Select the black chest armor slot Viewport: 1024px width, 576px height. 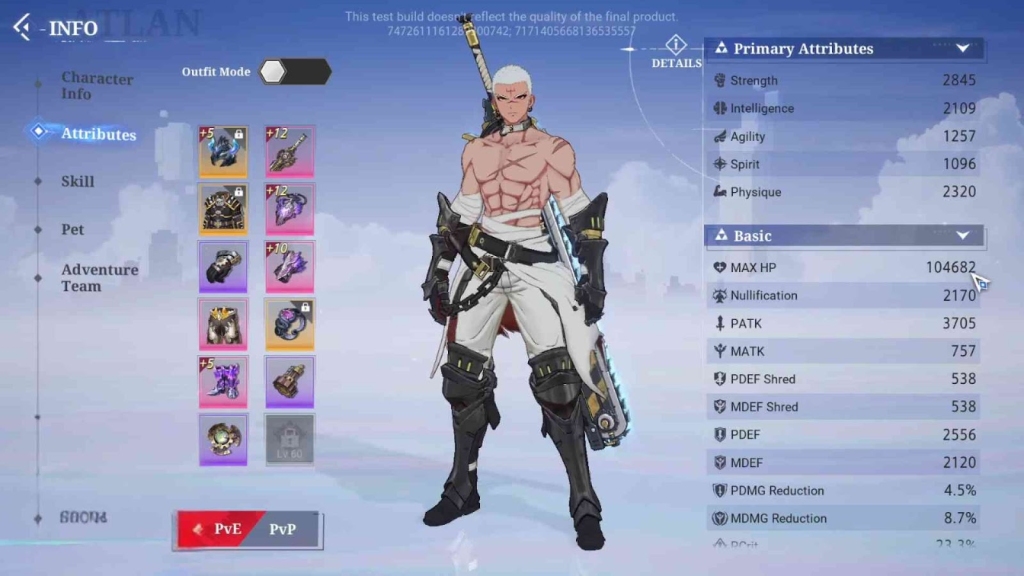(x=223, y=209)
